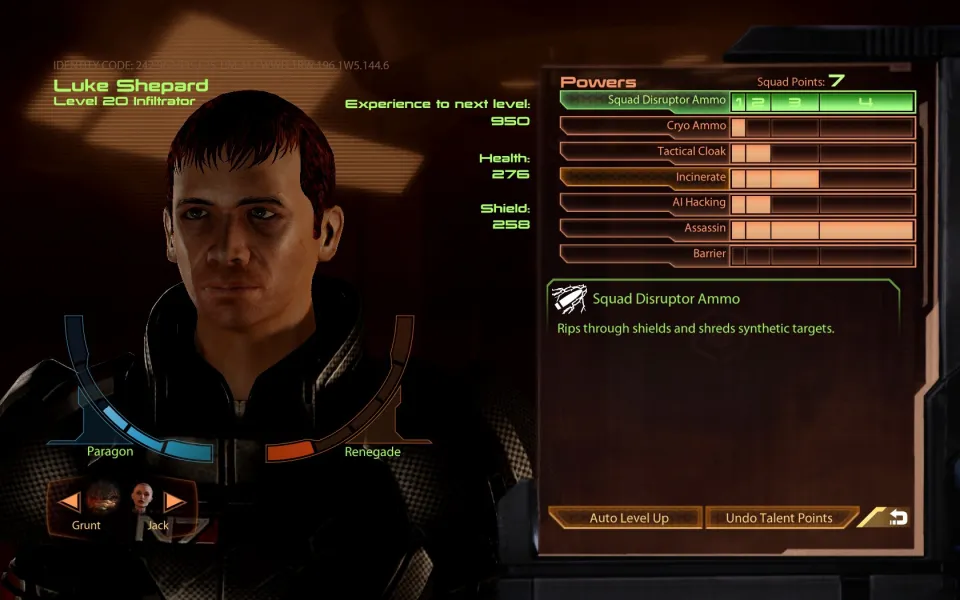This screenshot has width=960, height=600.
Task: Click the Auto Level Up button
Action: [x=628, y=518]
